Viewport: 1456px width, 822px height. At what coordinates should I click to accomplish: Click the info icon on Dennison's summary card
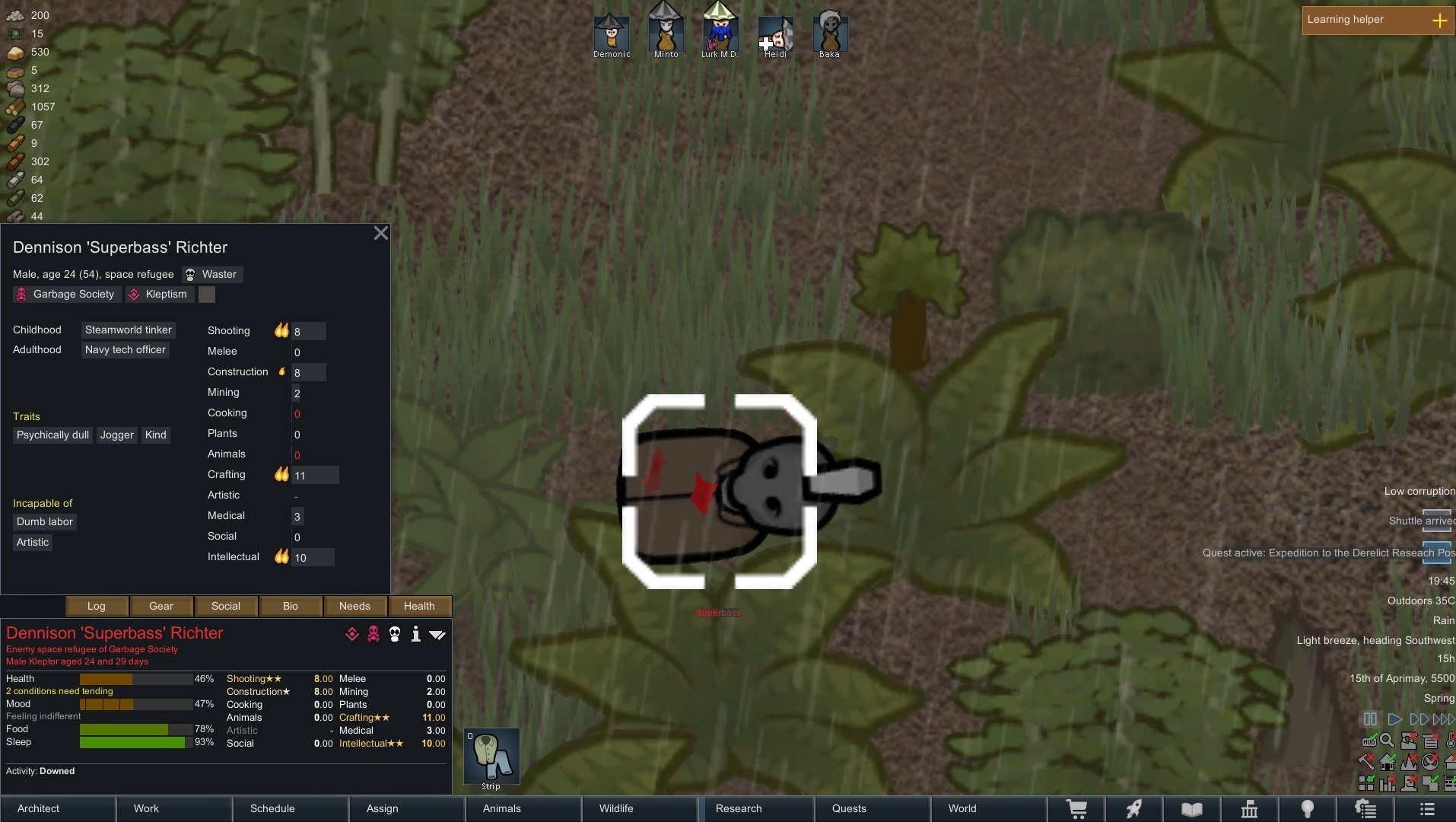coord(415,634)
